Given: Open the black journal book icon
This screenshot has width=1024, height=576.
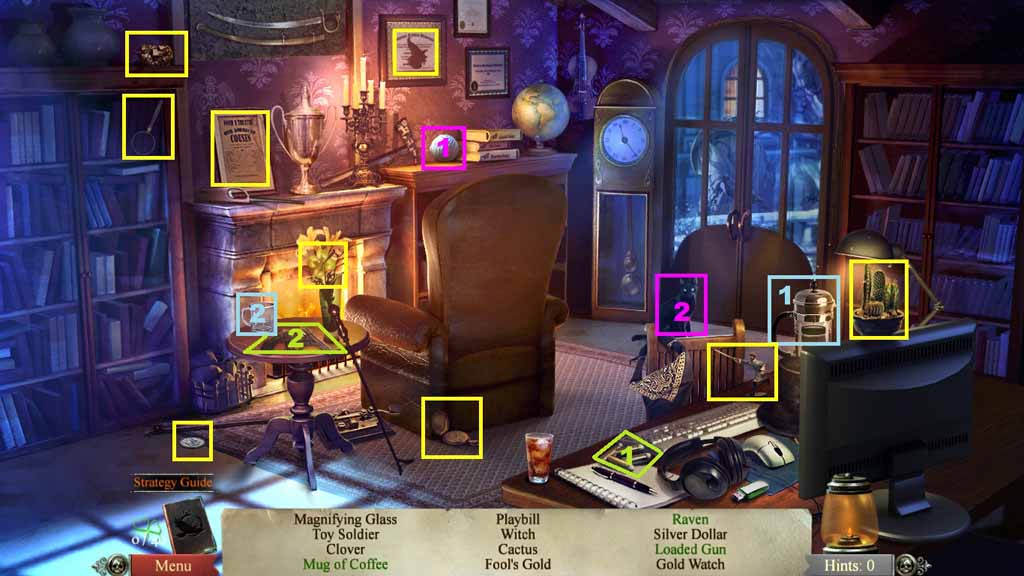Looking at the screenshot, I should pos(186,524).
